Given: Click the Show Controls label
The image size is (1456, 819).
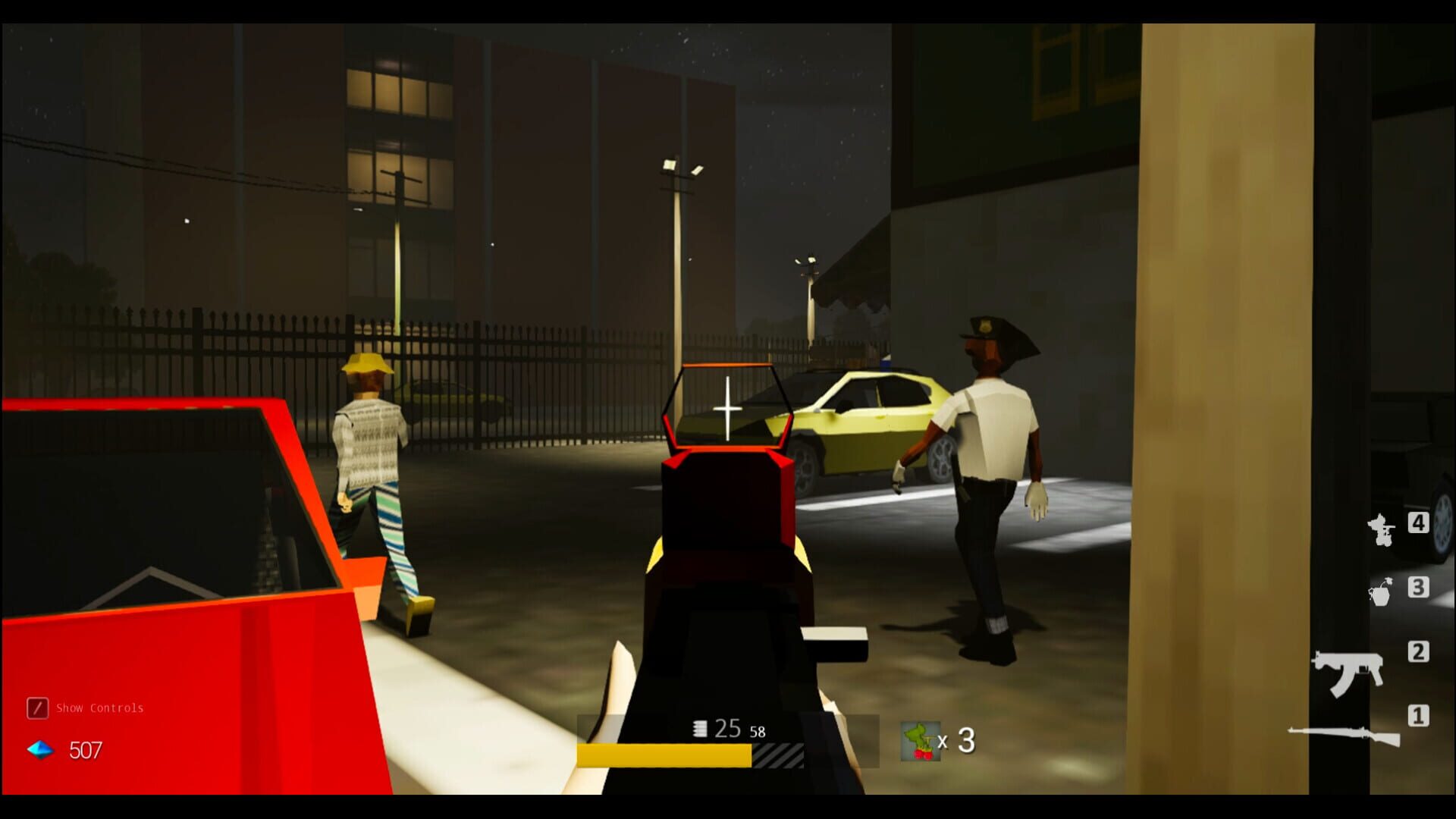Looking at the screenshot, I should (x=99, y=708).
